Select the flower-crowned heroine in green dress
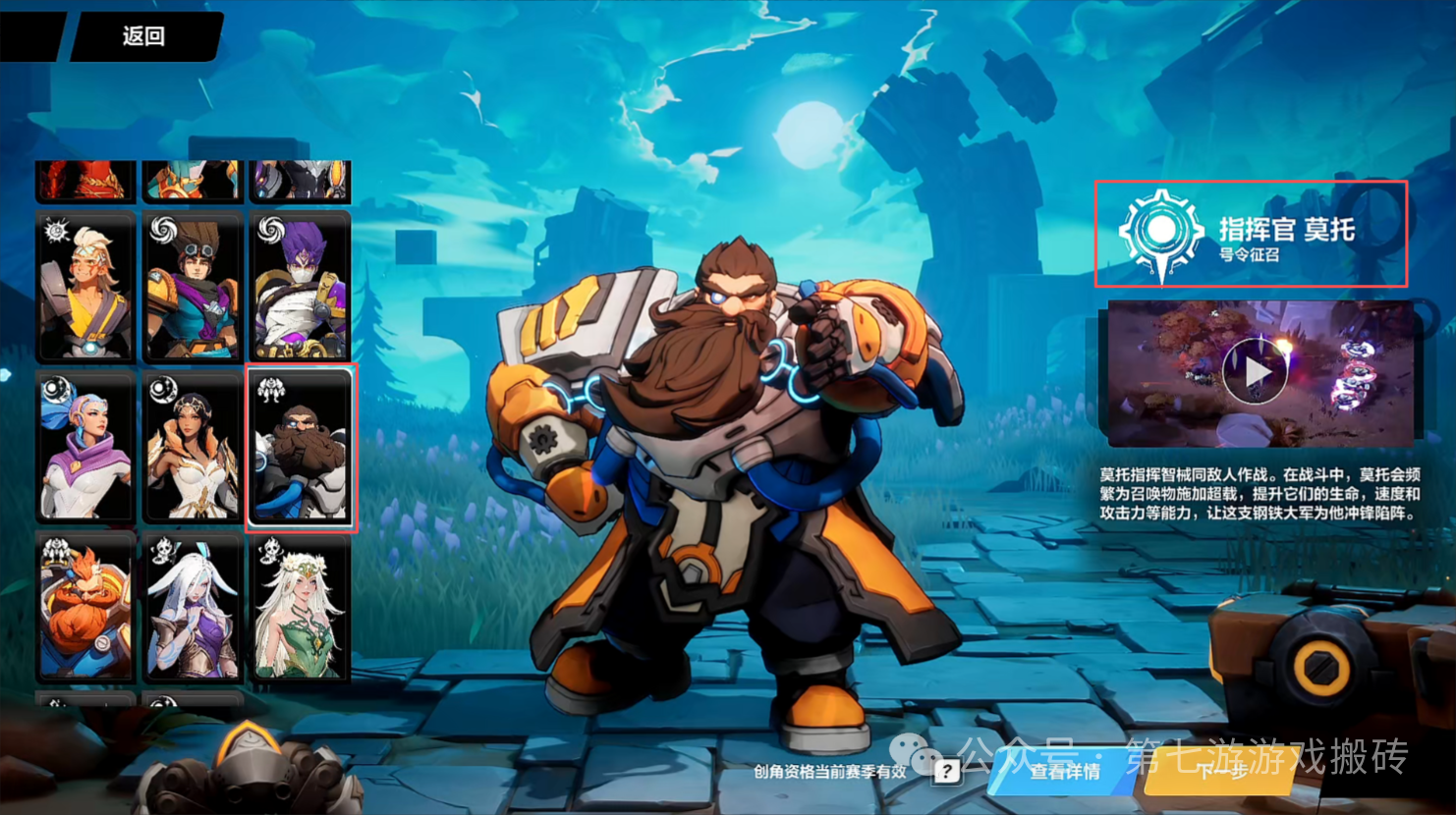The image size is (1456, 815). pos(300,608)
